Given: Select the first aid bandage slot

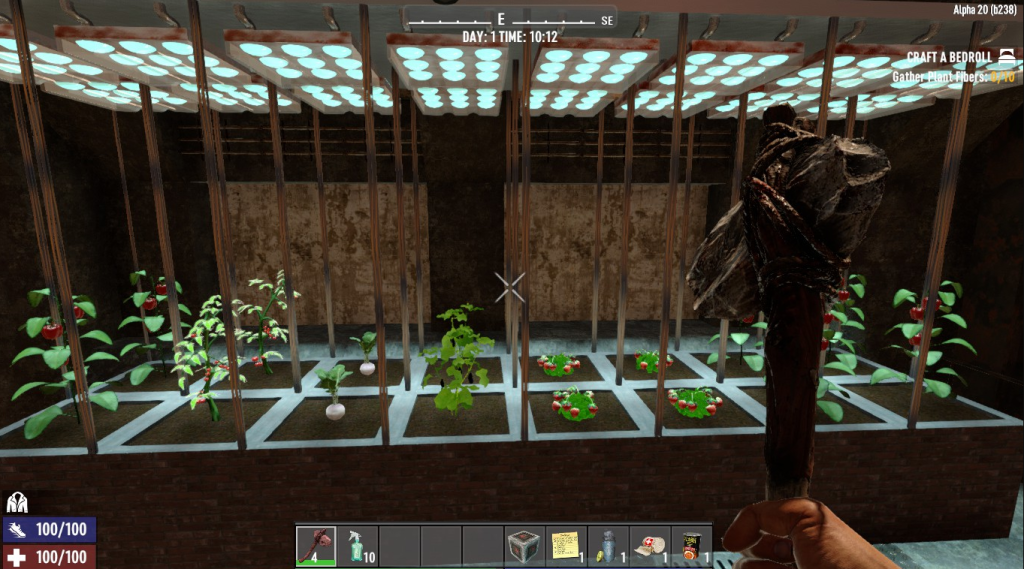Looking at the screenshot, I should pyautogui.click(x=650, y=546).
